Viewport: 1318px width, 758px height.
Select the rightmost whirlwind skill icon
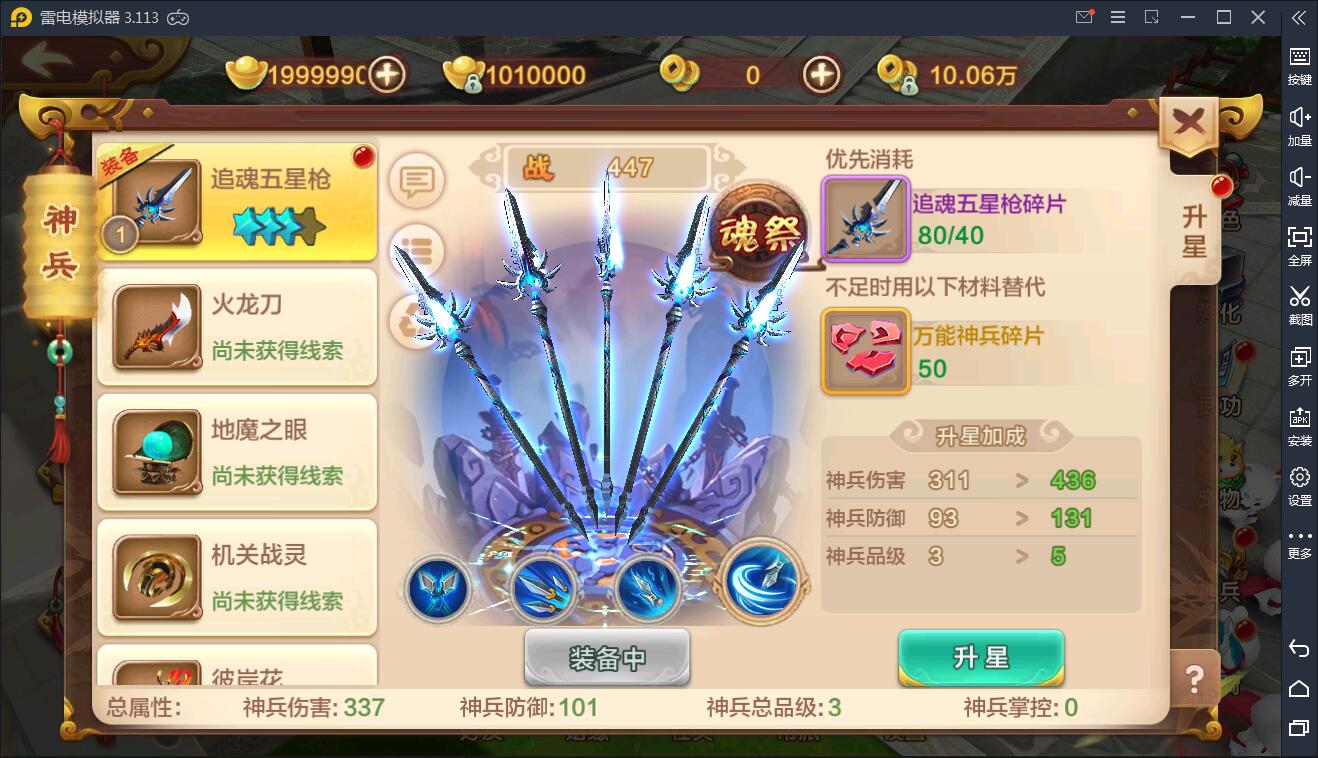(760, 585)
